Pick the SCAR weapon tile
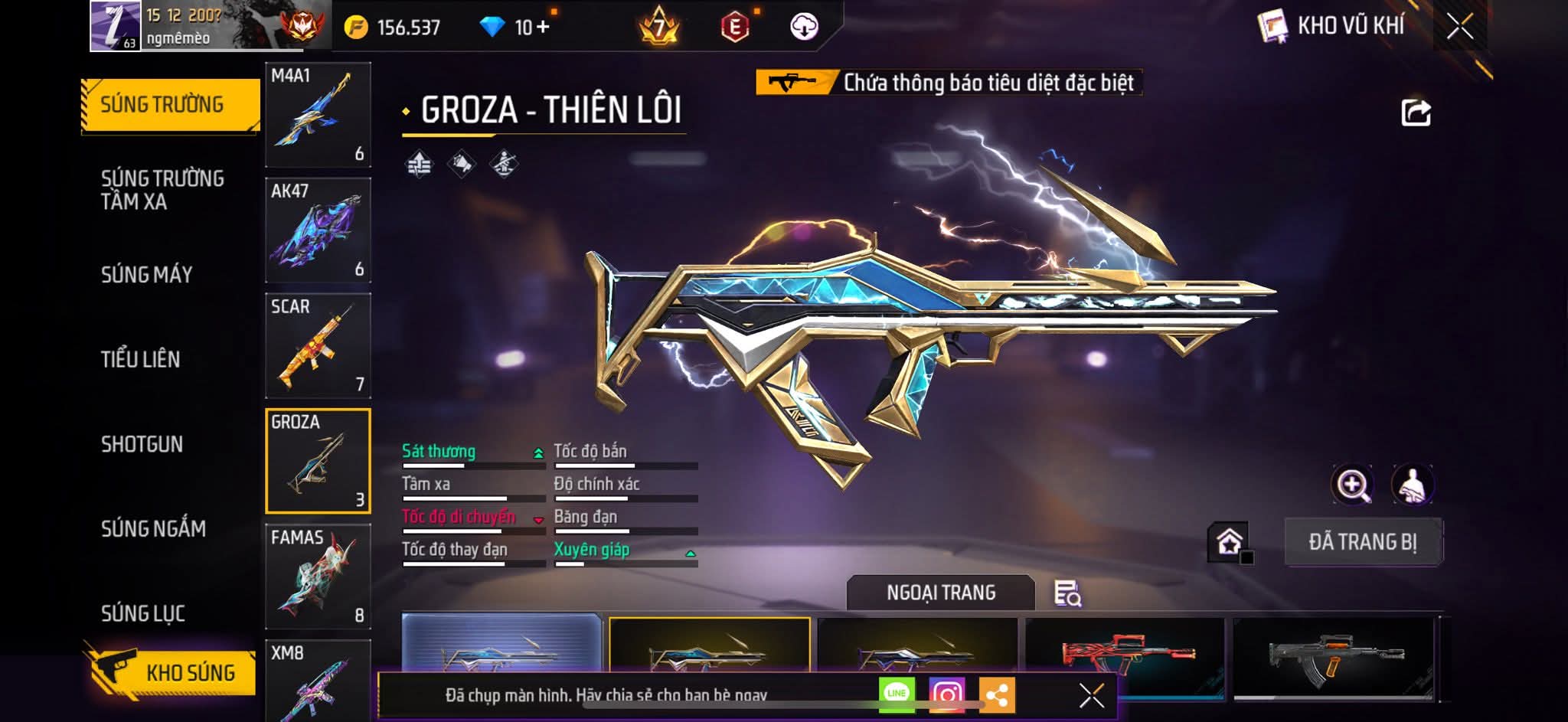 (318, 346)
